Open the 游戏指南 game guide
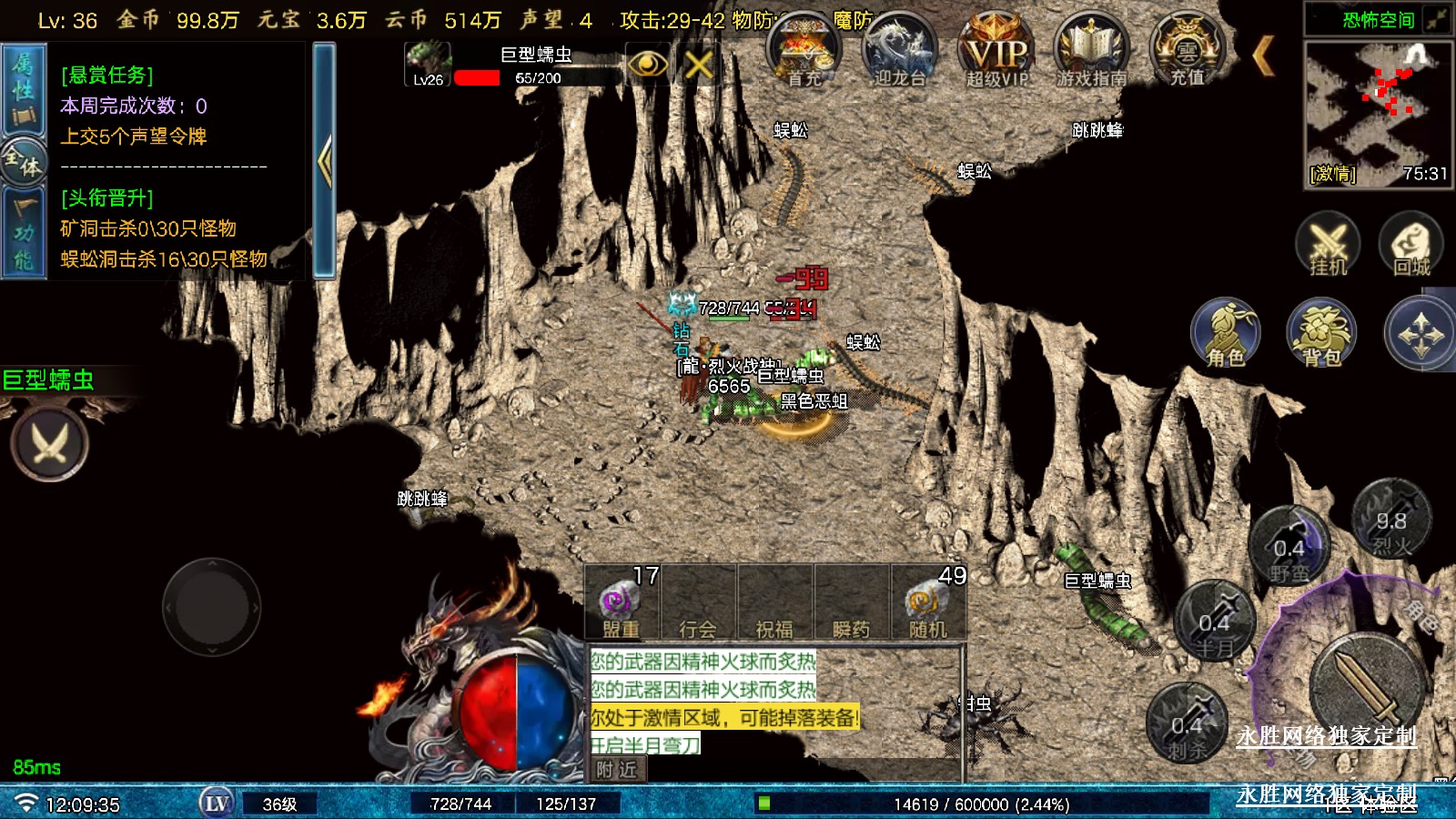Screen dimensions: 1456x819 [1091, 53]
